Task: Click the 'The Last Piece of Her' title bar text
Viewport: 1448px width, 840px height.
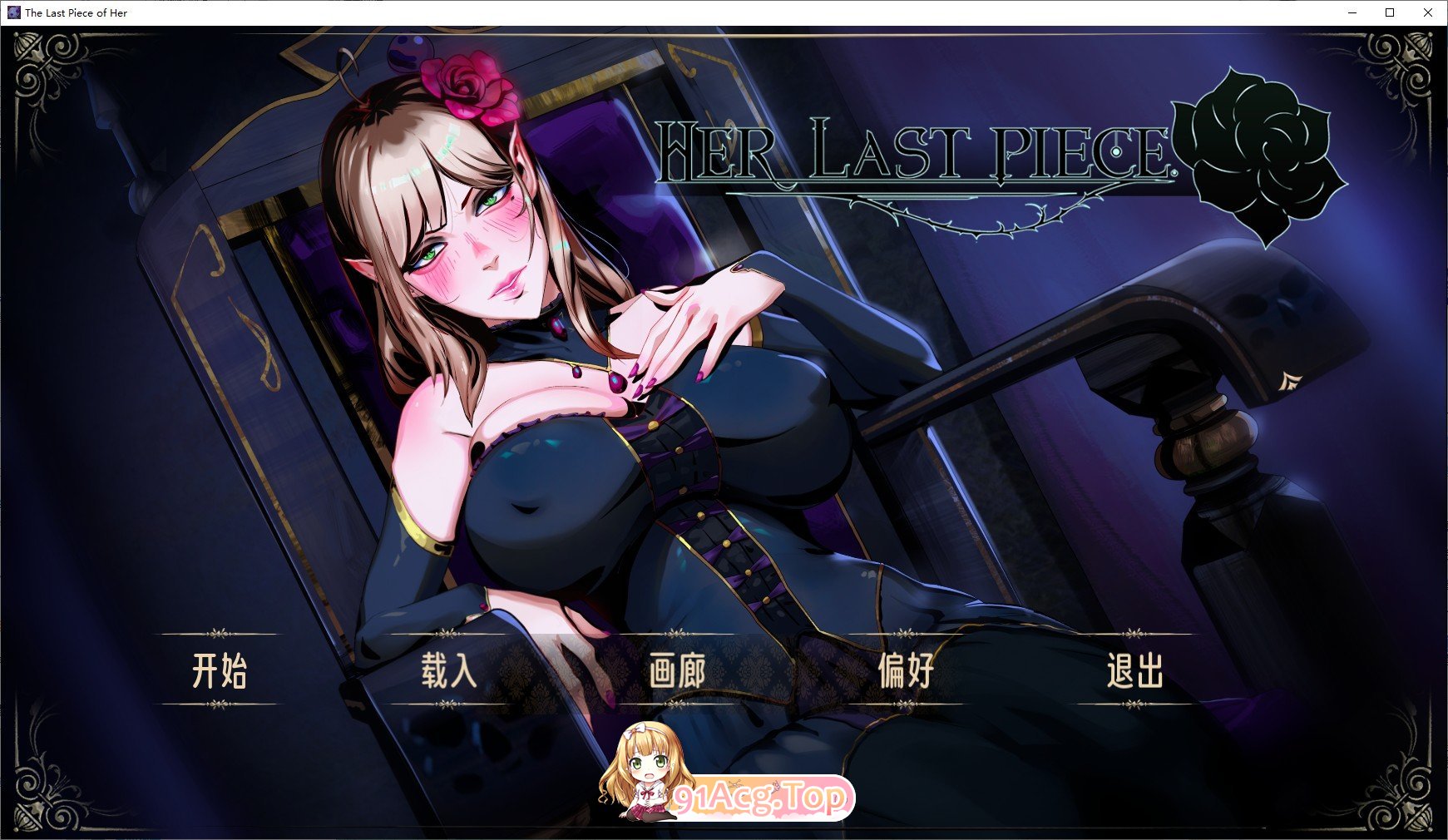Action: point(77,12)
